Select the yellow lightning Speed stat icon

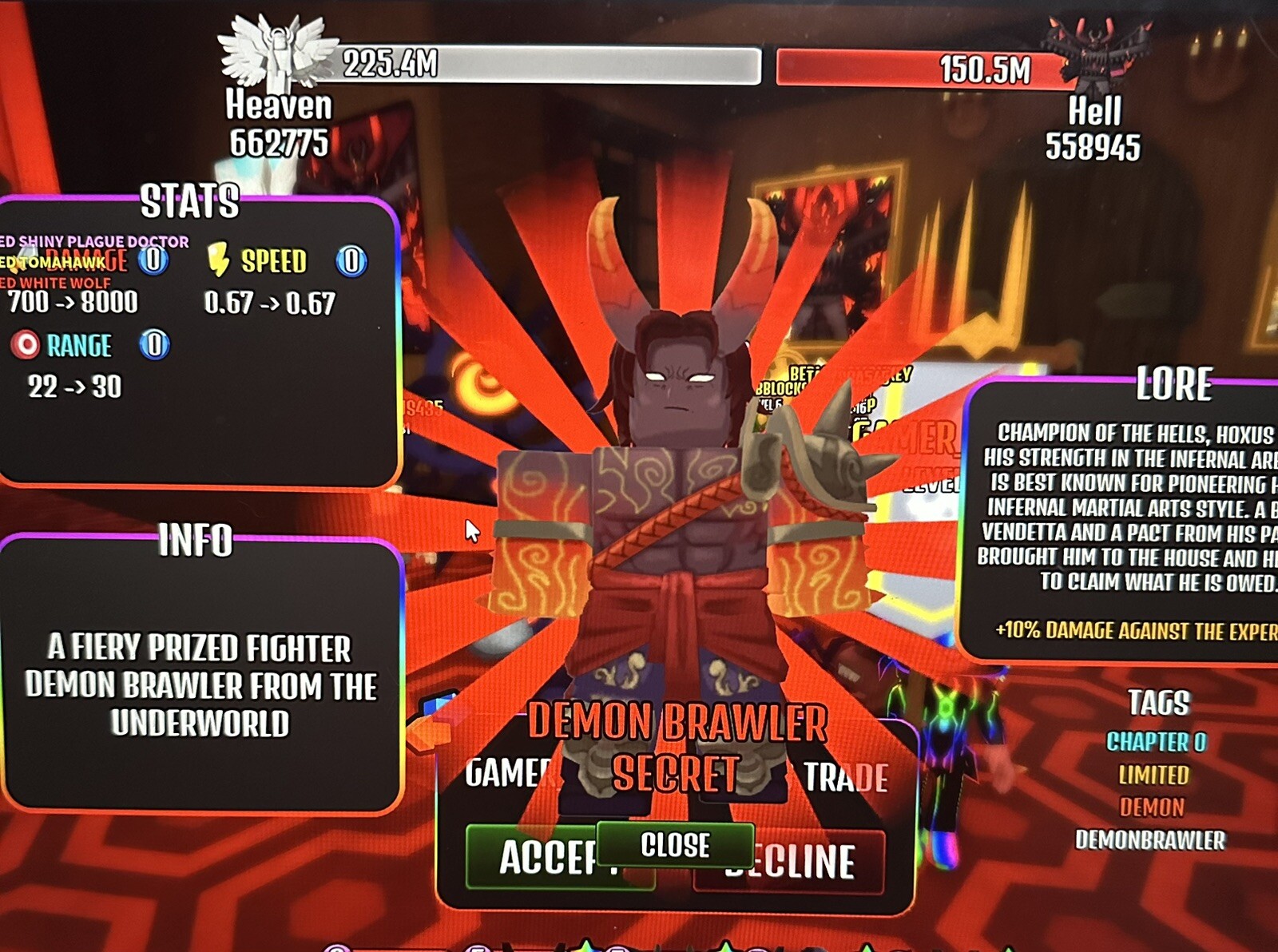tap(217, 257)
